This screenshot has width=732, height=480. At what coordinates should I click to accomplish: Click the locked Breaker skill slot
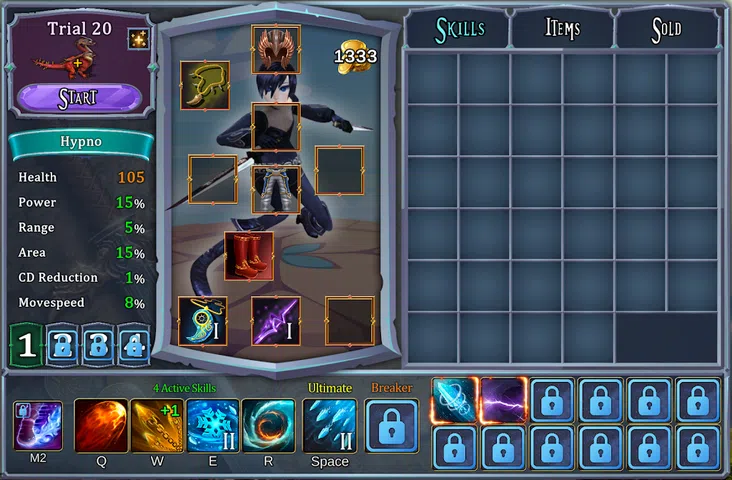(x=391, y=425)
